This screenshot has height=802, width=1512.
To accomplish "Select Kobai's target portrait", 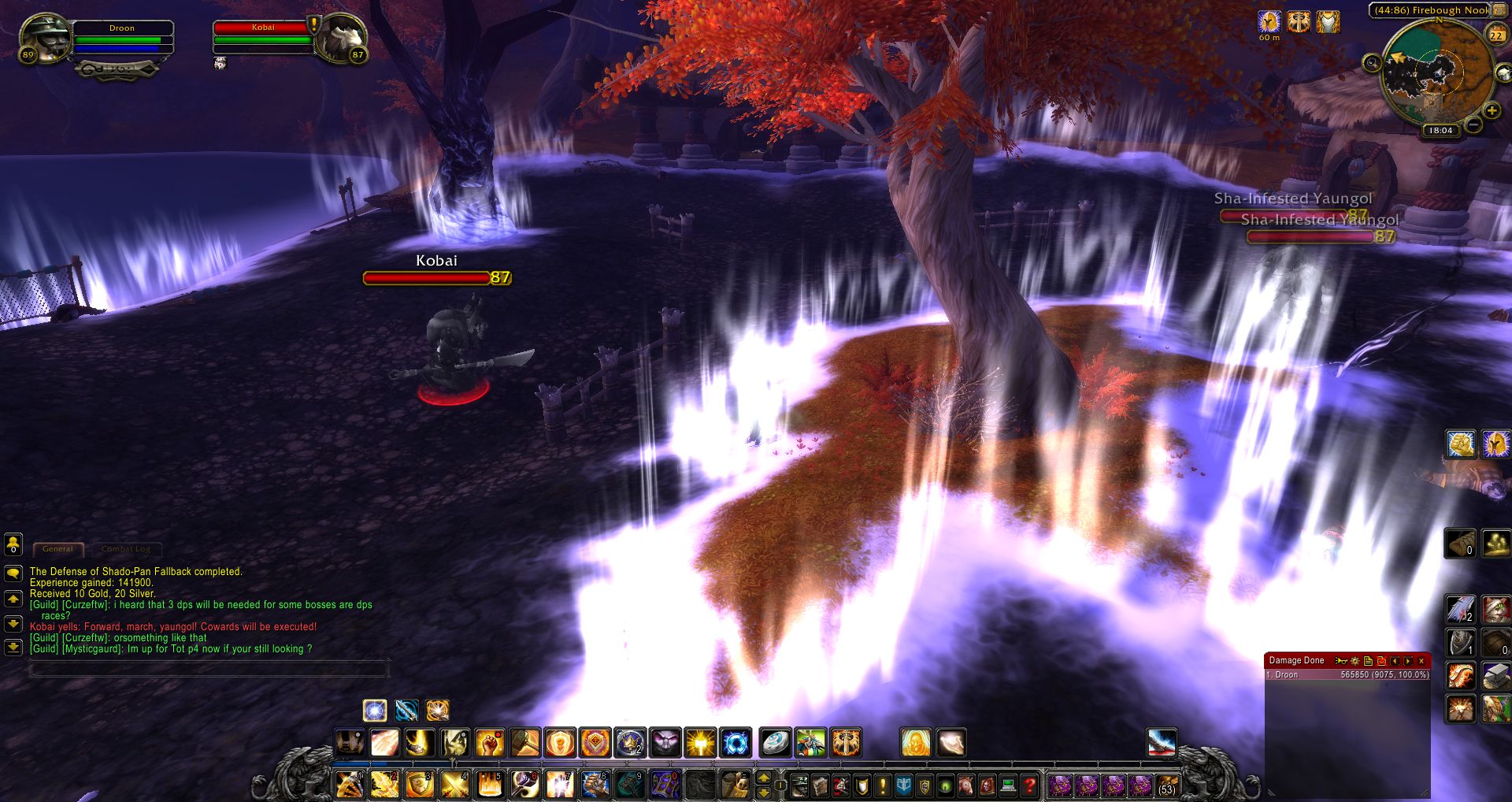I will point(342,38).
